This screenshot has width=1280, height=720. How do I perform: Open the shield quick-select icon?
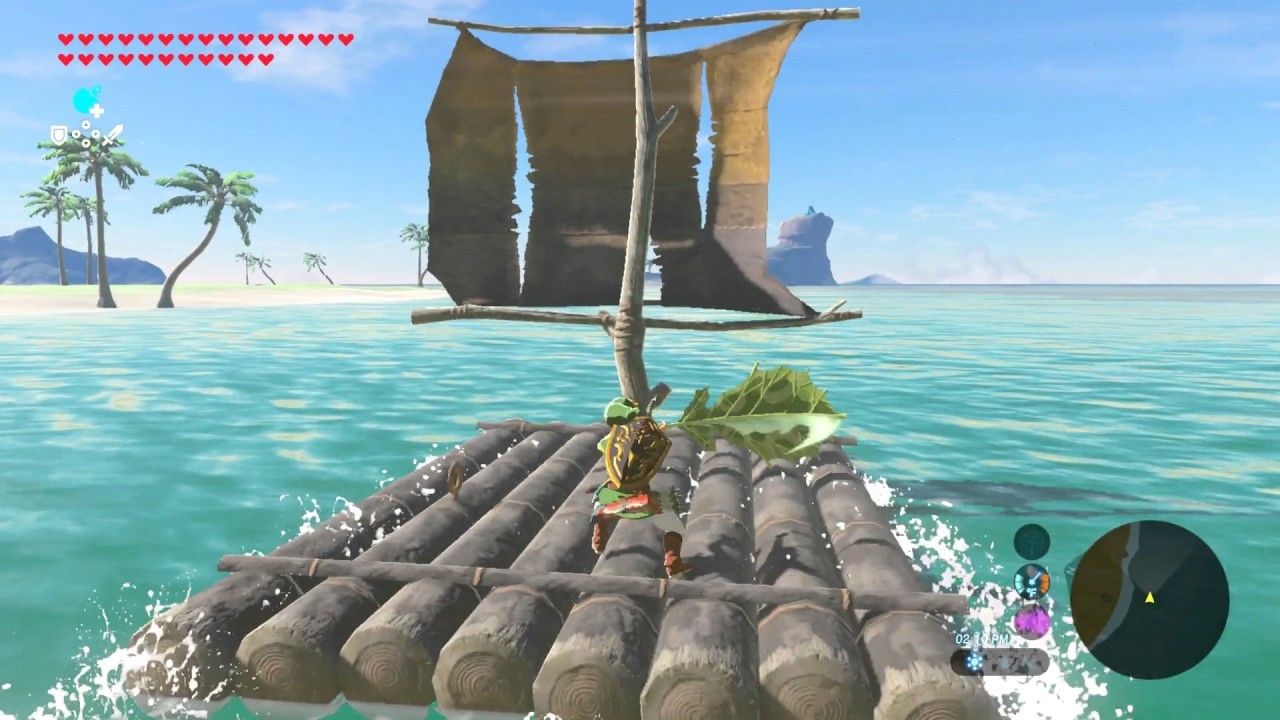[59, 134]
